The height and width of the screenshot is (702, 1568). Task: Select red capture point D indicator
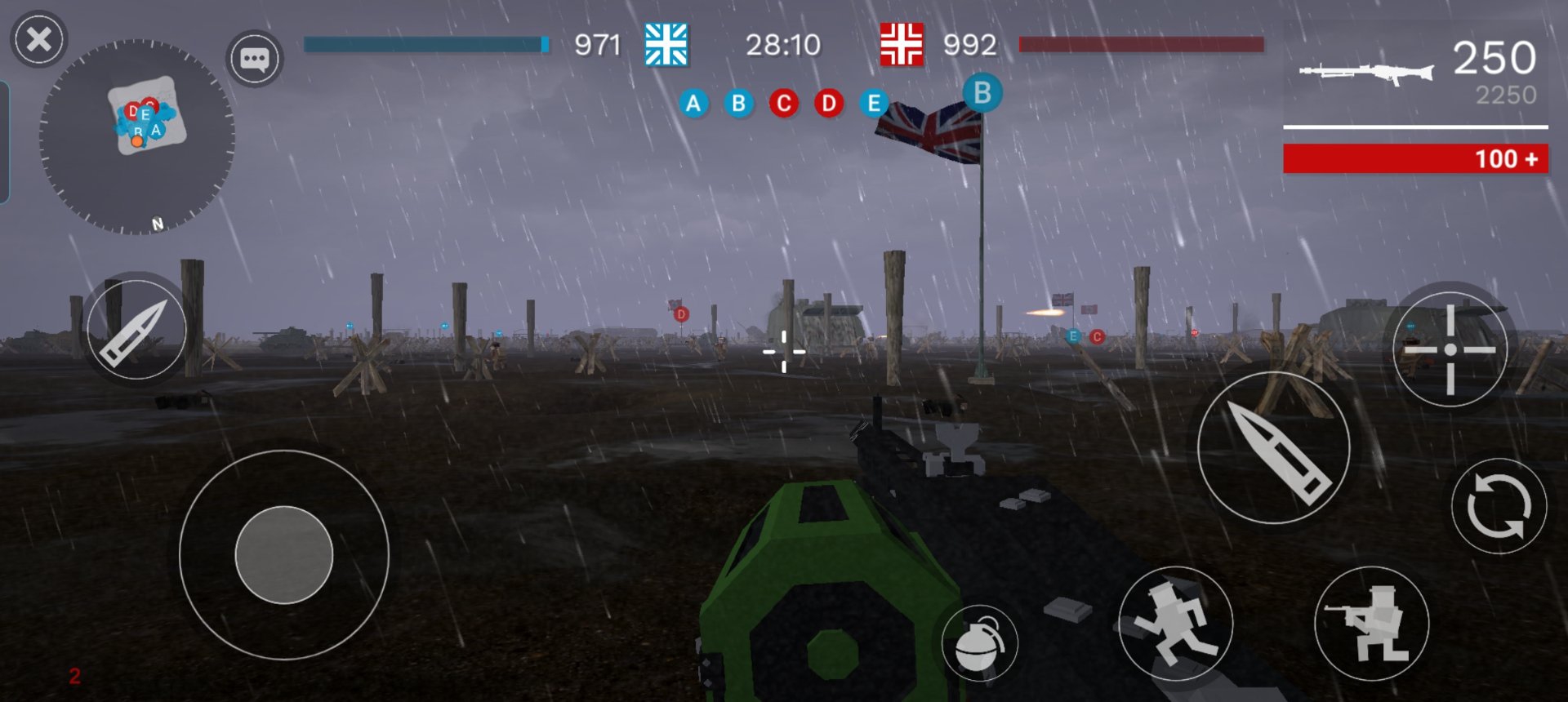[829, 104]
